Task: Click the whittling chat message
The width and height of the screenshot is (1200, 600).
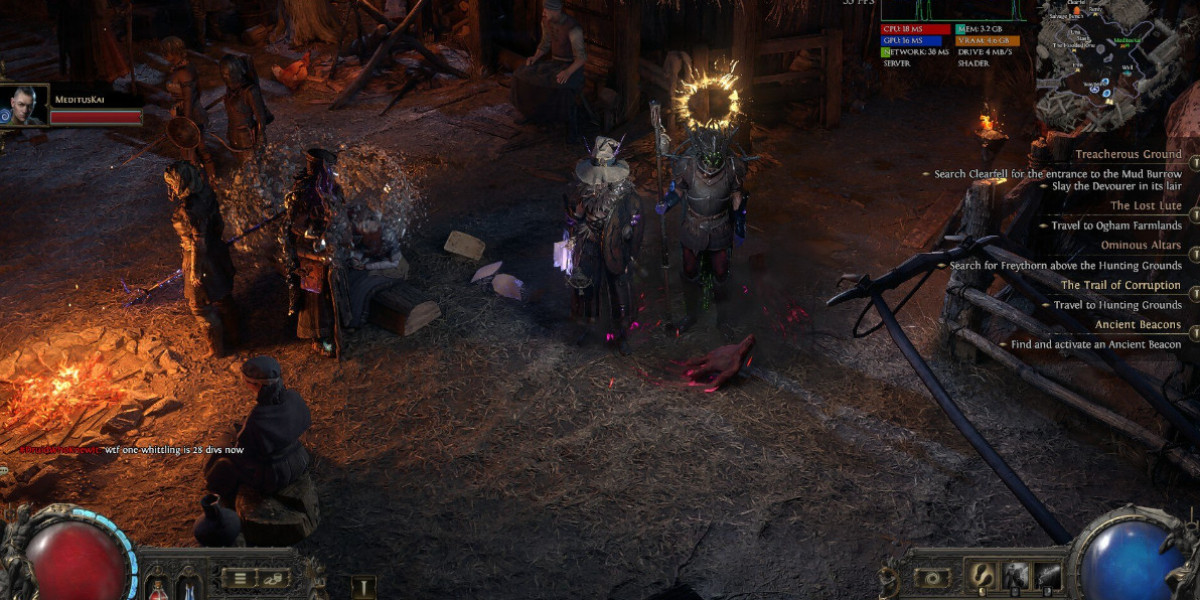Action: click(x=172, y=450)
